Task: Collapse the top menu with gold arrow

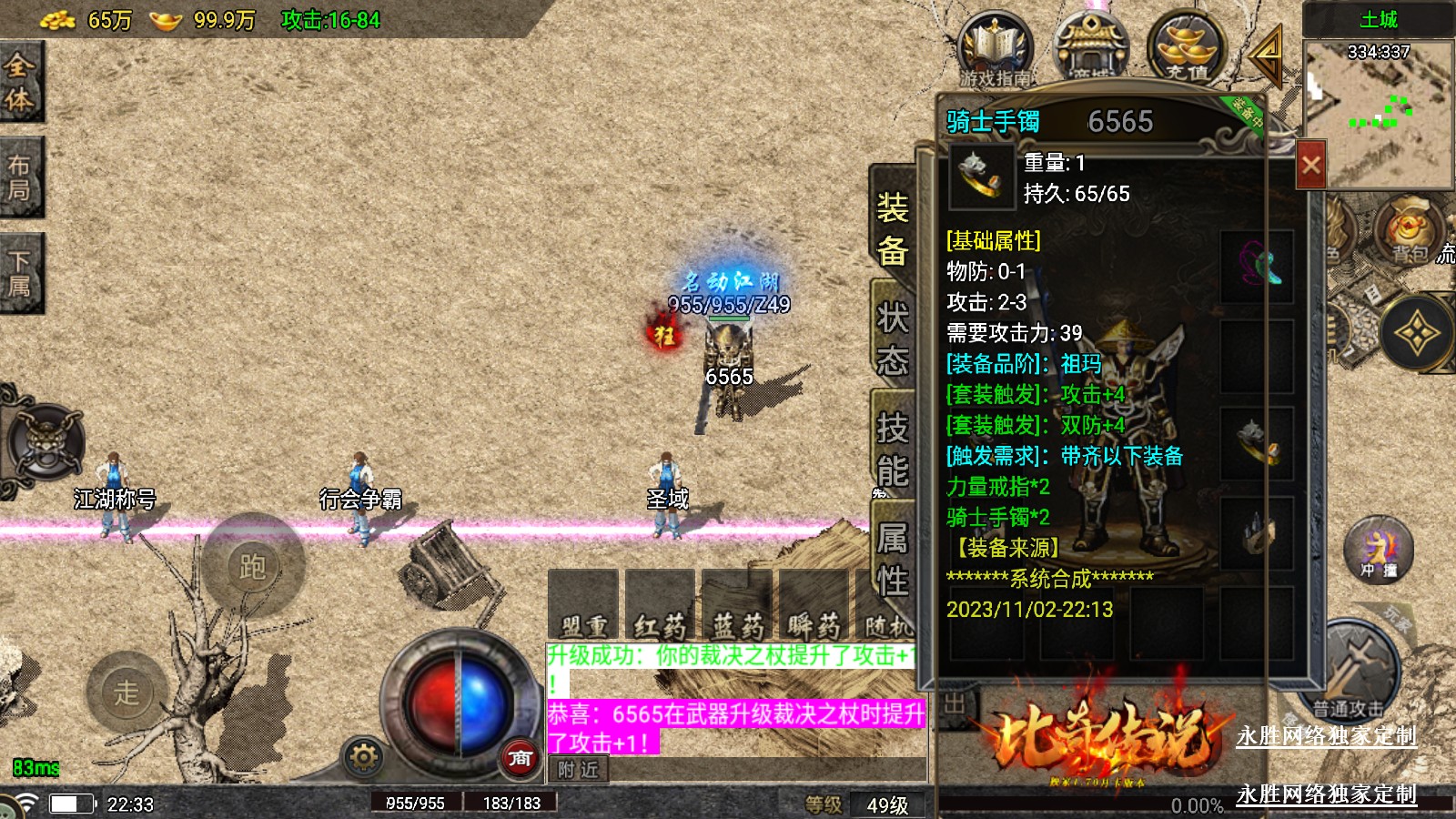Action: [x=1267, y=53]
